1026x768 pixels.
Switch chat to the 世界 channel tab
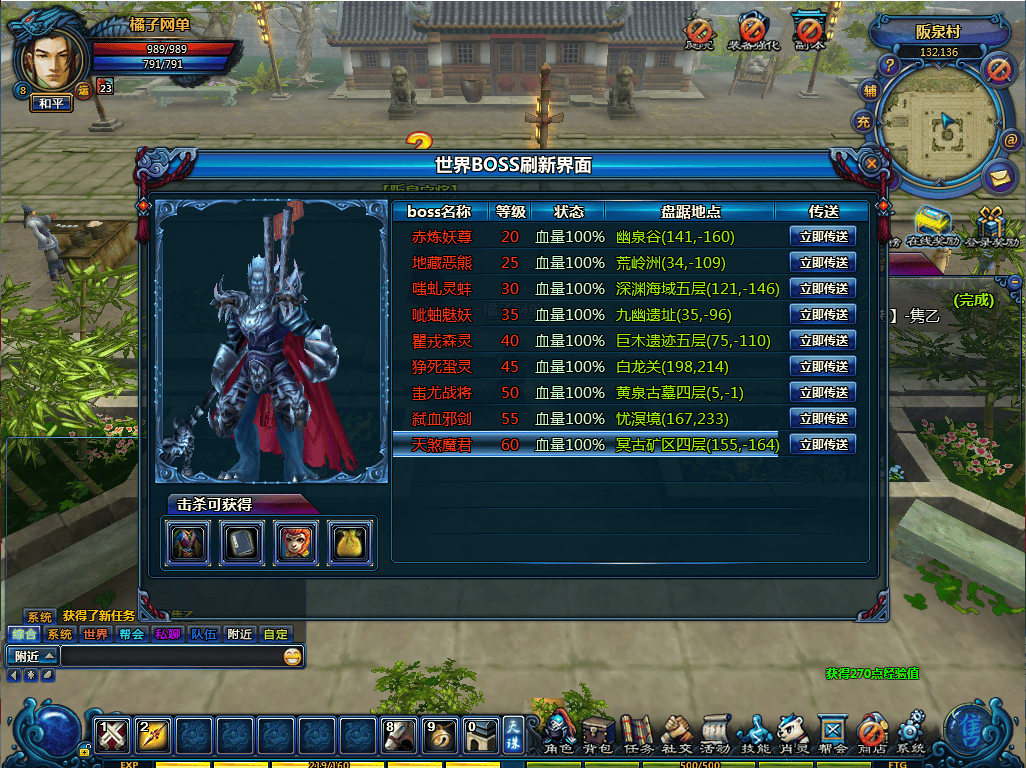tap(96, 634)
